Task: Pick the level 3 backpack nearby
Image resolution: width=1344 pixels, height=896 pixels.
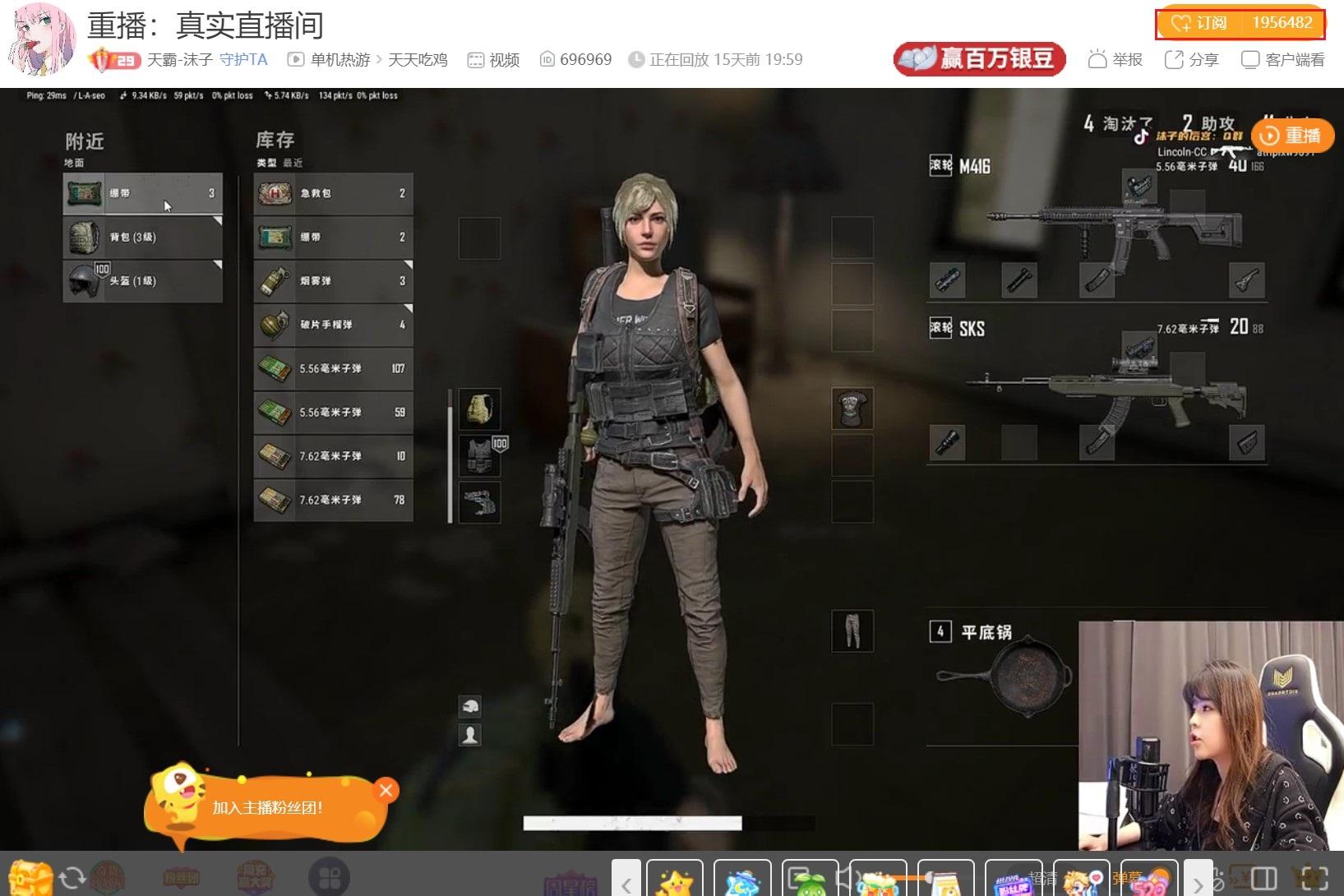Action: click(x=142, y=237)
